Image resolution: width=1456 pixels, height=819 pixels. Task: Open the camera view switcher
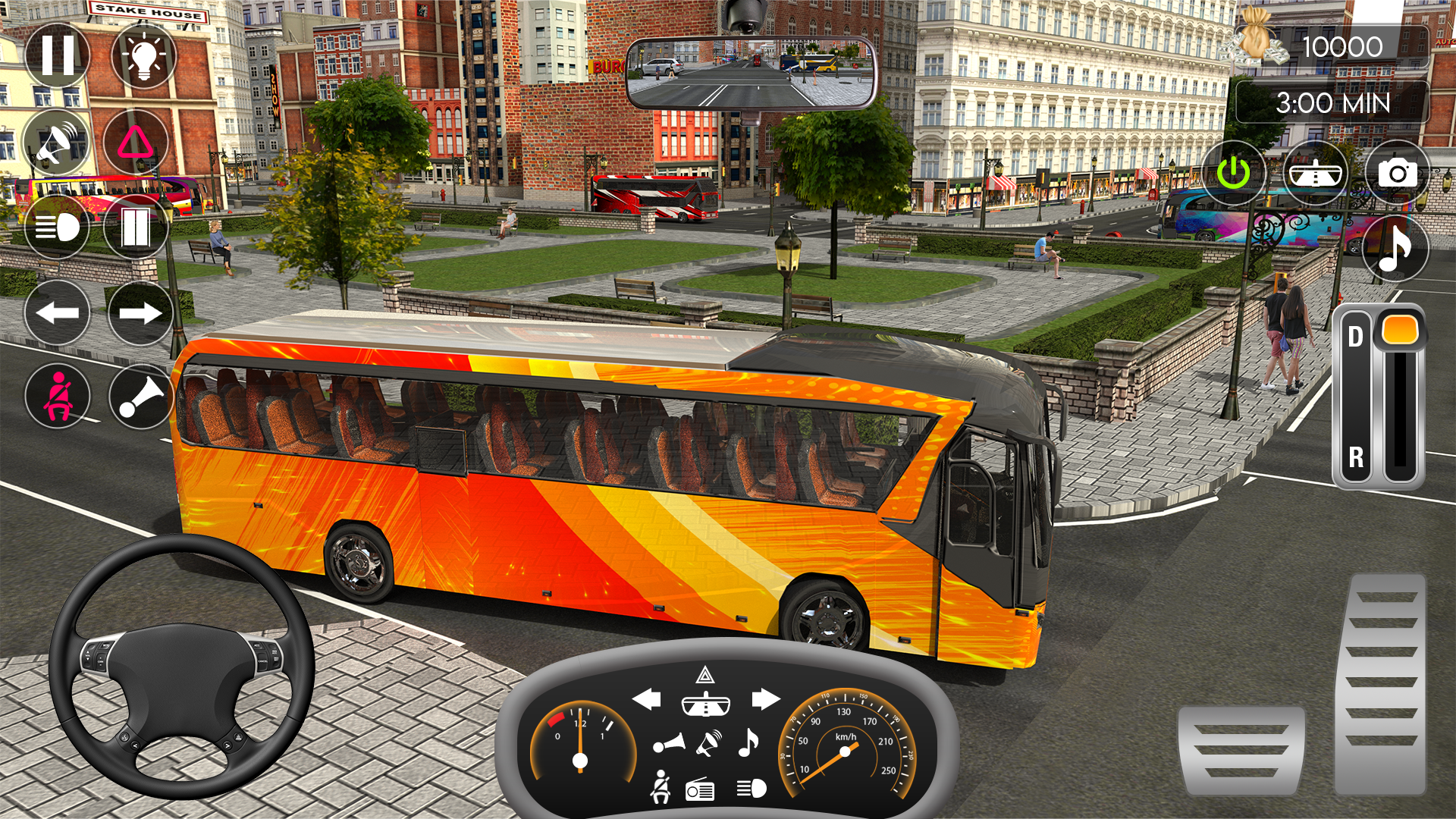(x=1398, y=172)
